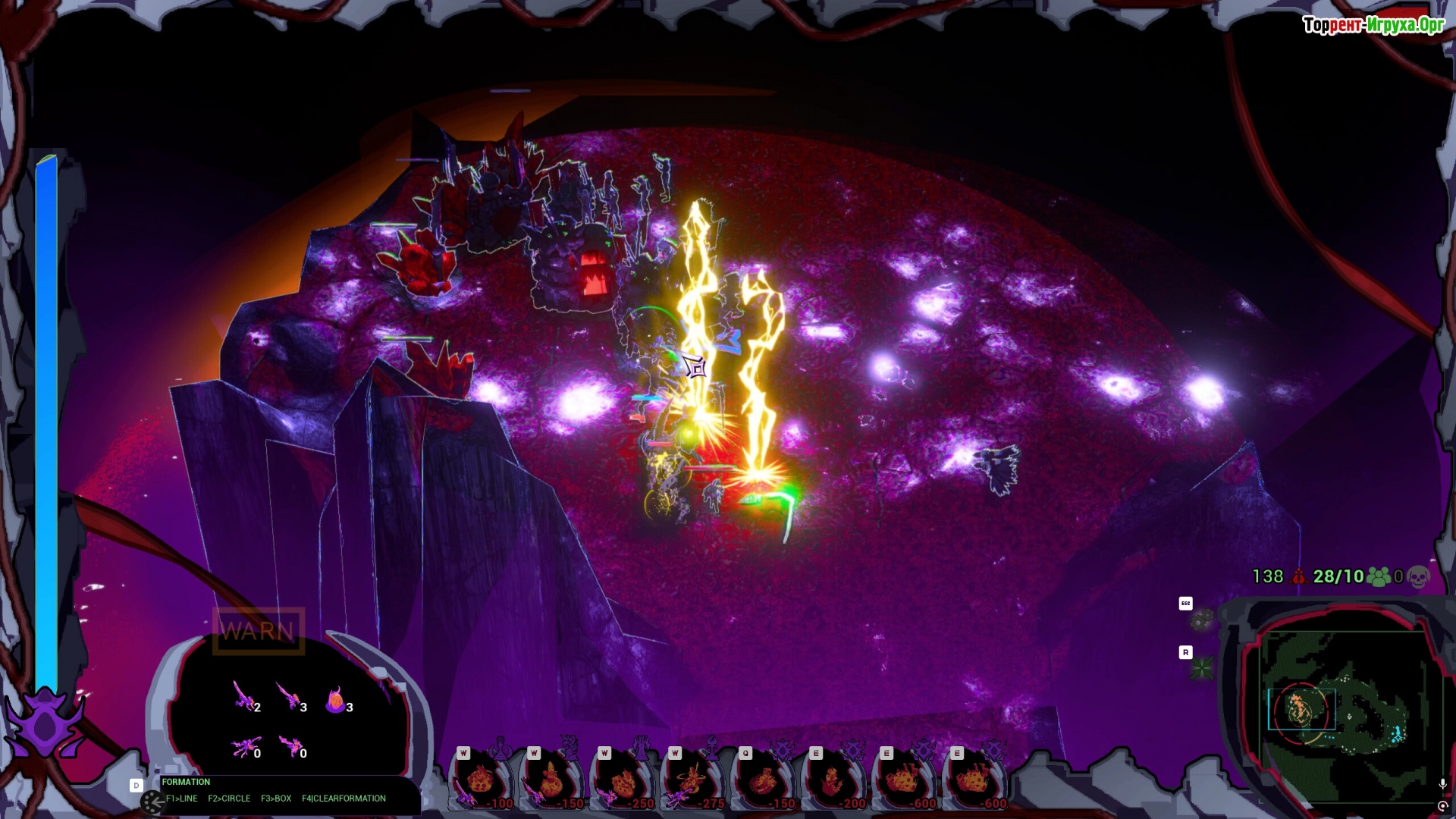
Task: Toggle the microphone icon
Action: point(1442,784)
